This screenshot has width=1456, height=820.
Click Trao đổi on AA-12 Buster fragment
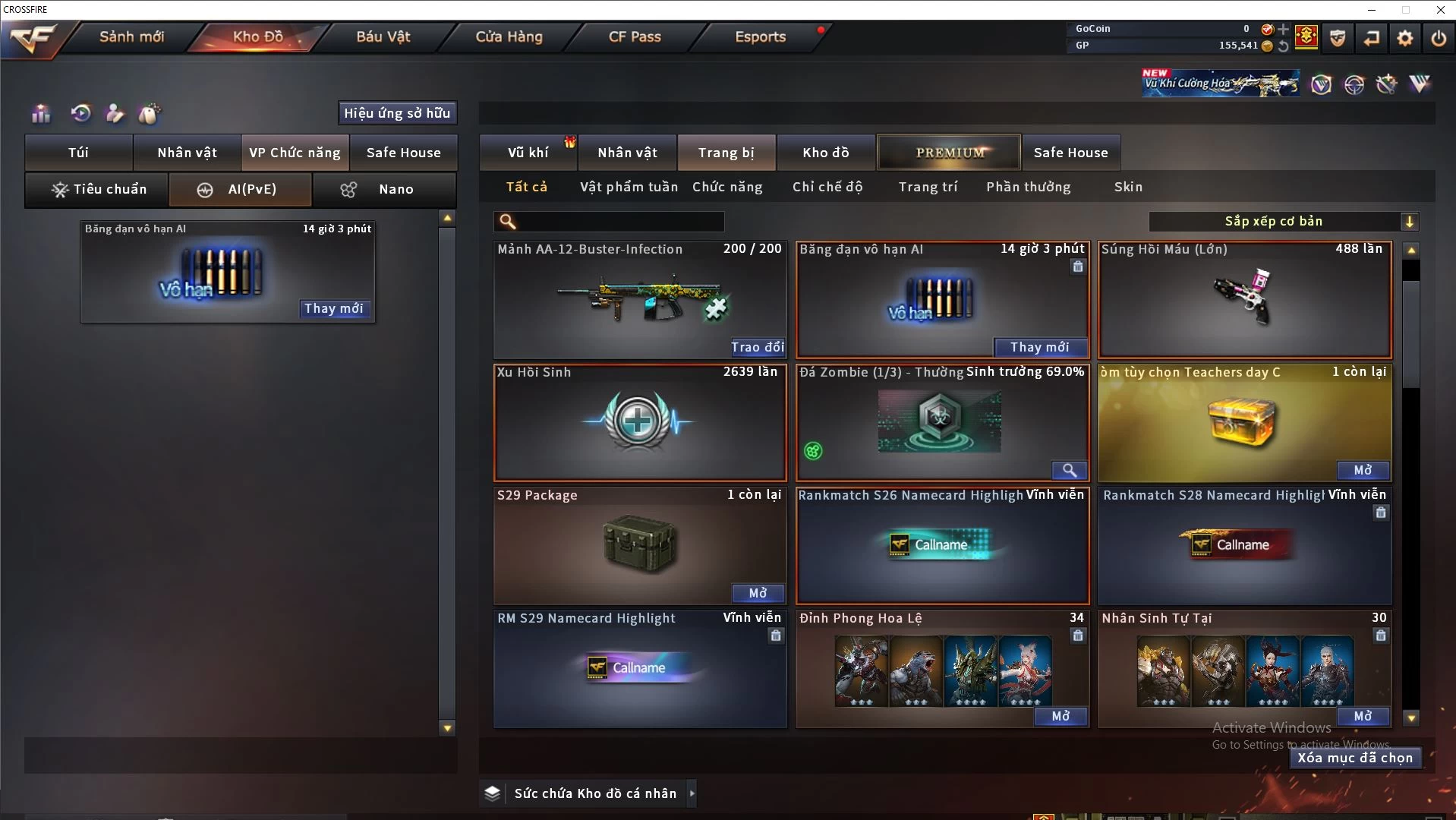(x=758, y=347)
